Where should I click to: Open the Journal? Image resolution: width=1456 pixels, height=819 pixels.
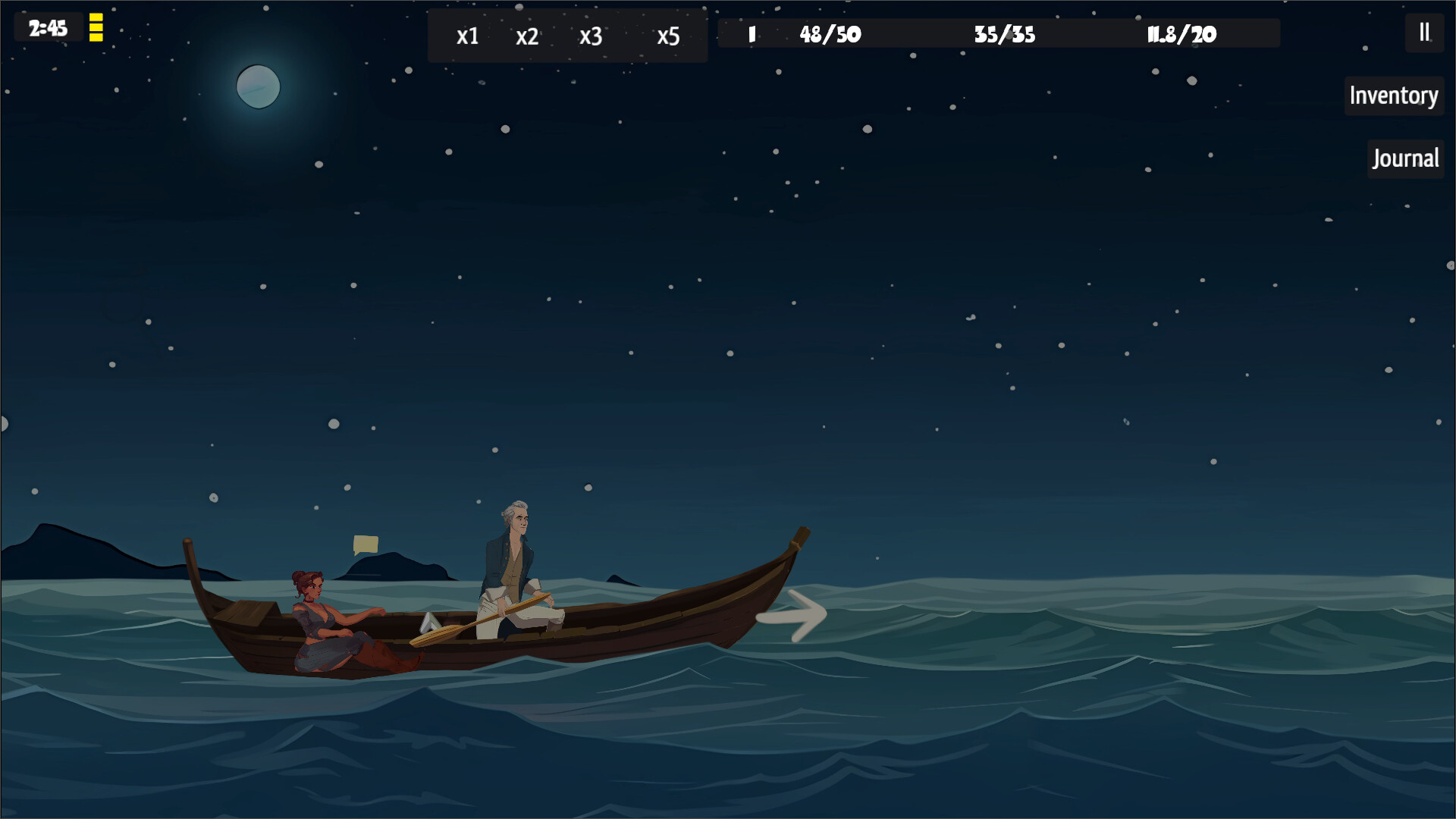click(x=1405, y=158)
